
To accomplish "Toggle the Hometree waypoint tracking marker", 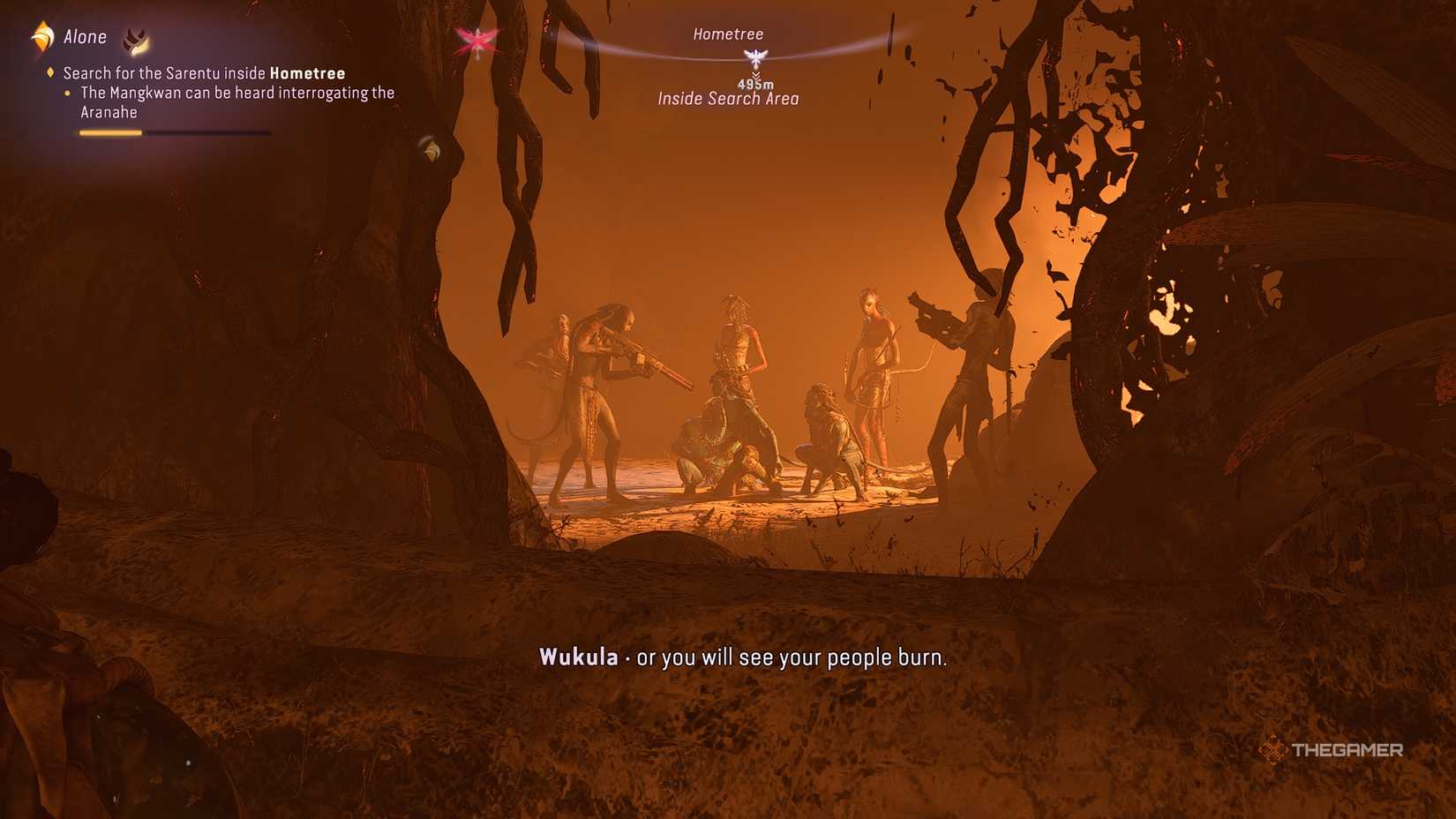I will tap(754, 58).
